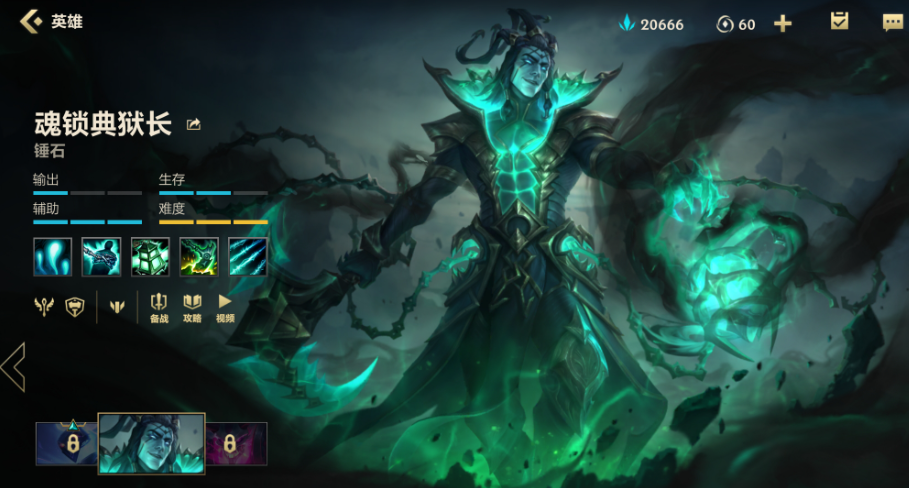Viewport: 909px width, 488px height.
Task: Inspect the green scythe sweep ability
Action: click(199, 256)
